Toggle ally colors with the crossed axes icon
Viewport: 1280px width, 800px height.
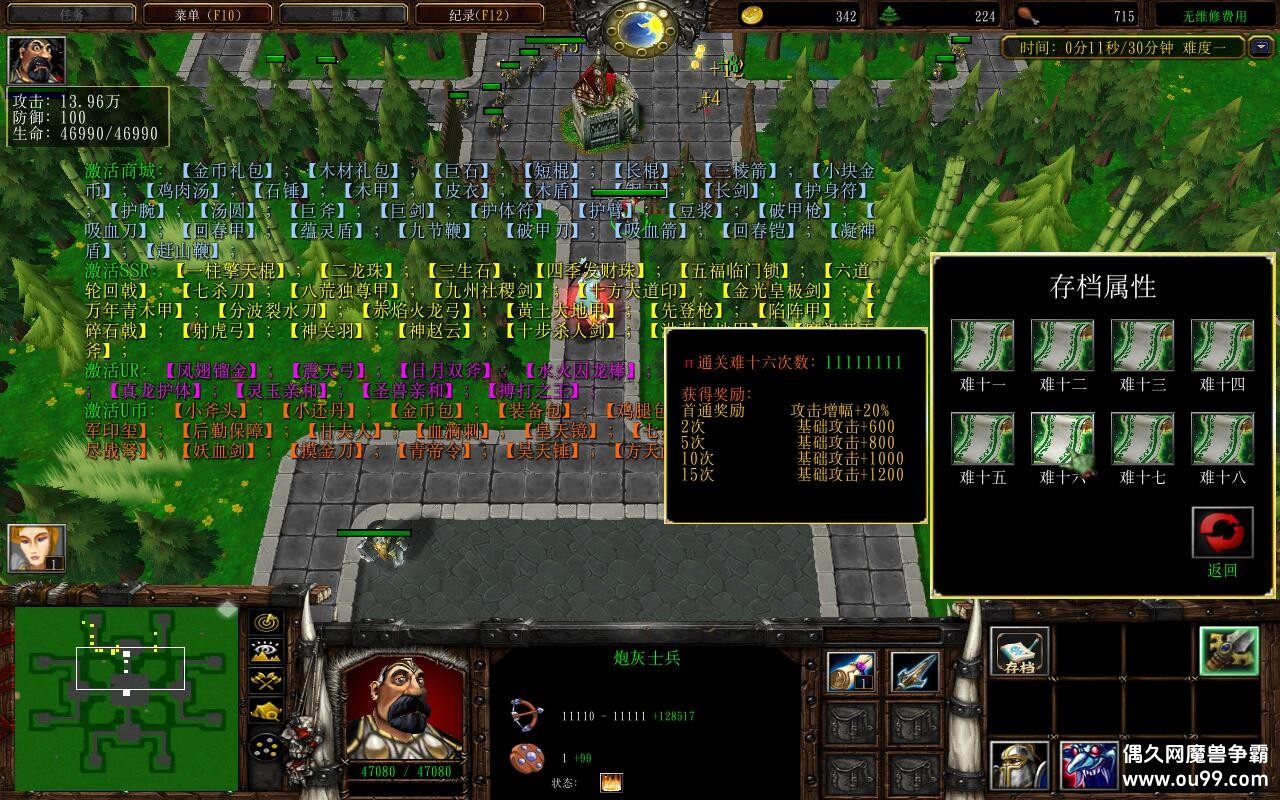click(264, 679)
